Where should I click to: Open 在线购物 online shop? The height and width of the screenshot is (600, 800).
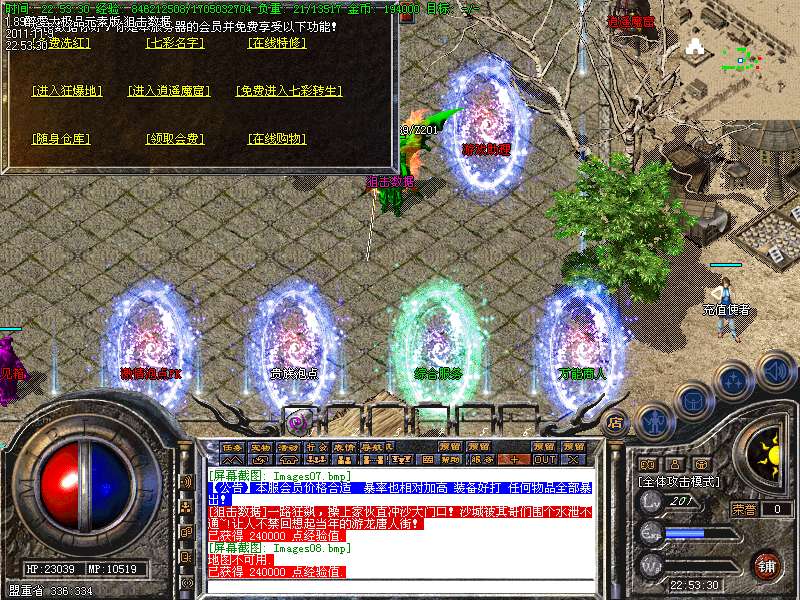(276, 139)
